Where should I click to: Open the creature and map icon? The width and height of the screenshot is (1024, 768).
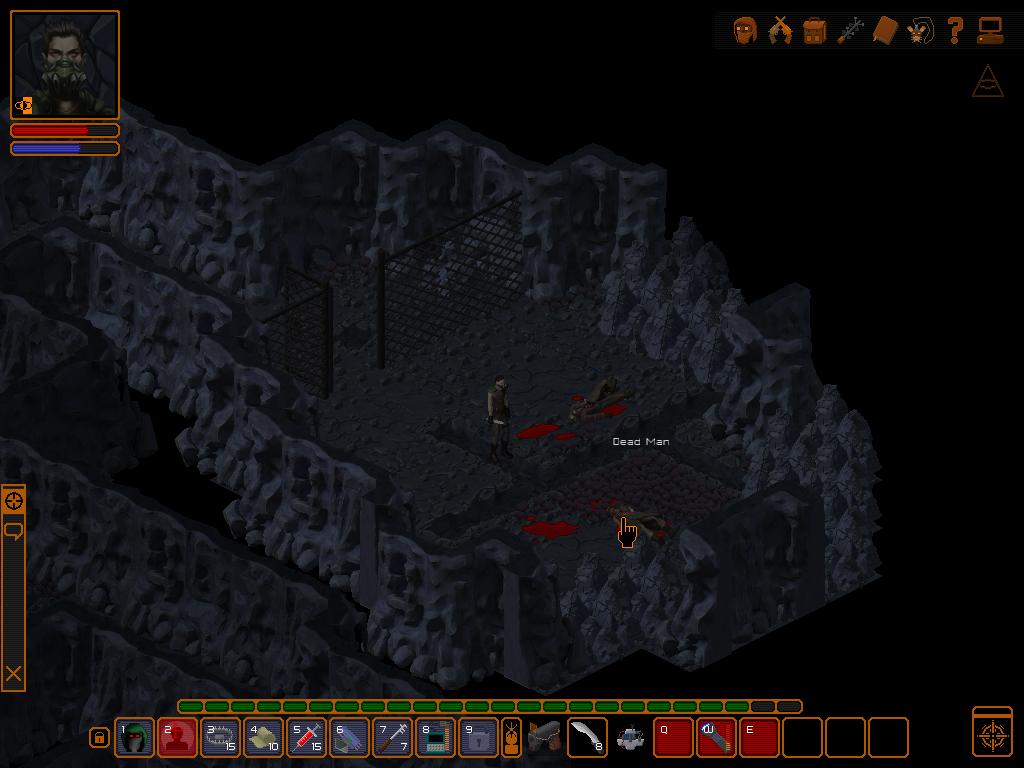(920, 30)
